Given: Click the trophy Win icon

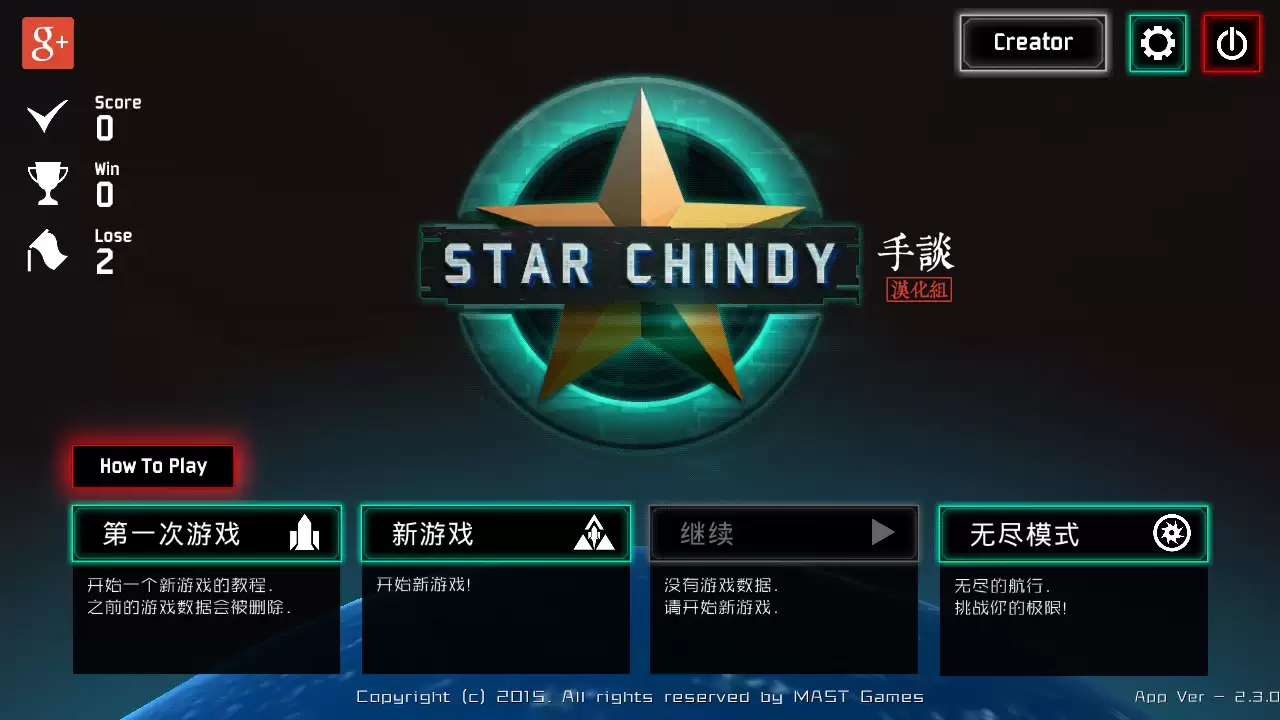Looking at the screenshot, I should [46, 183].
